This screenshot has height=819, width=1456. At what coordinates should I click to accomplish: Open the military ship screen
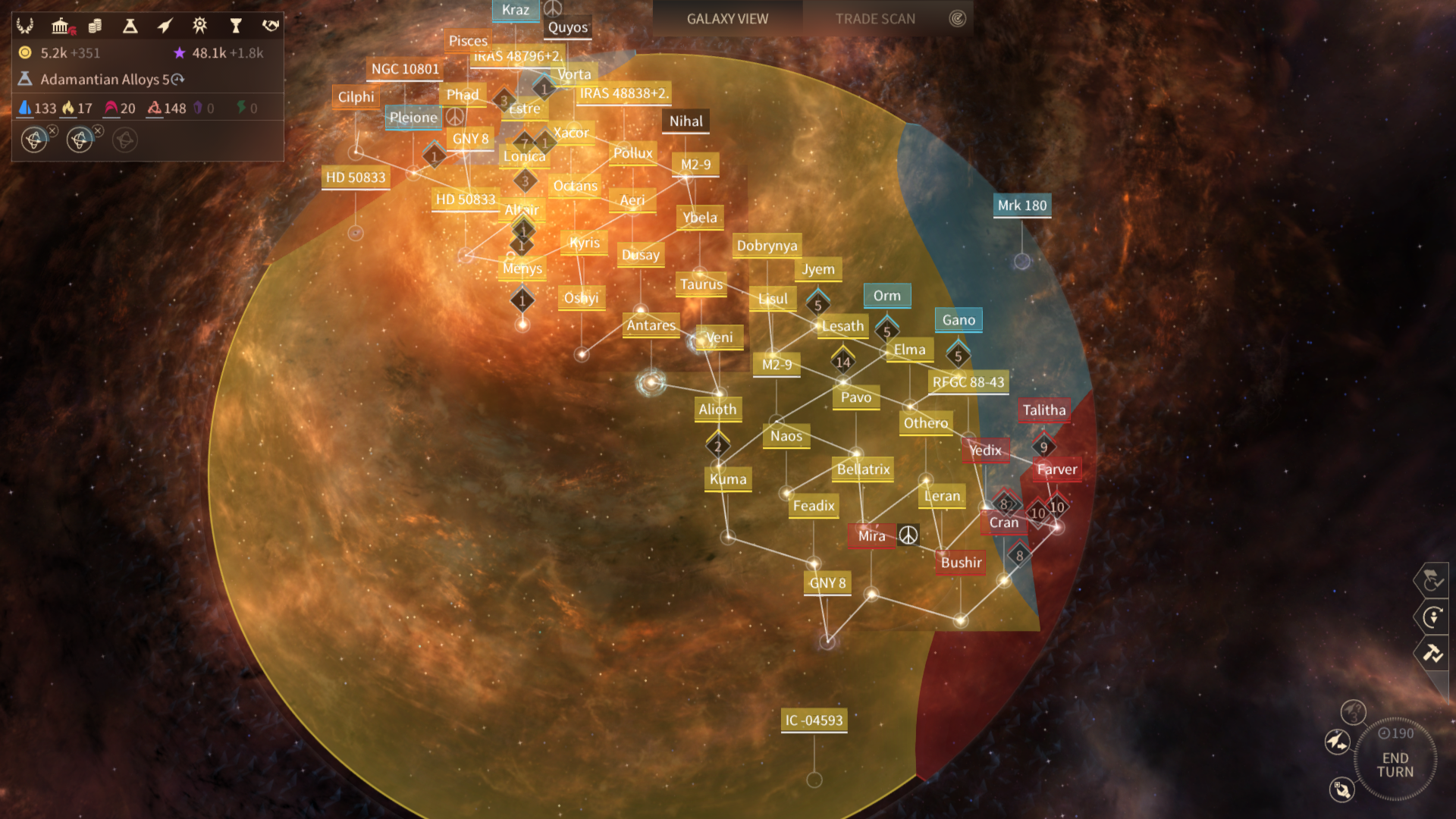(165, 27)
